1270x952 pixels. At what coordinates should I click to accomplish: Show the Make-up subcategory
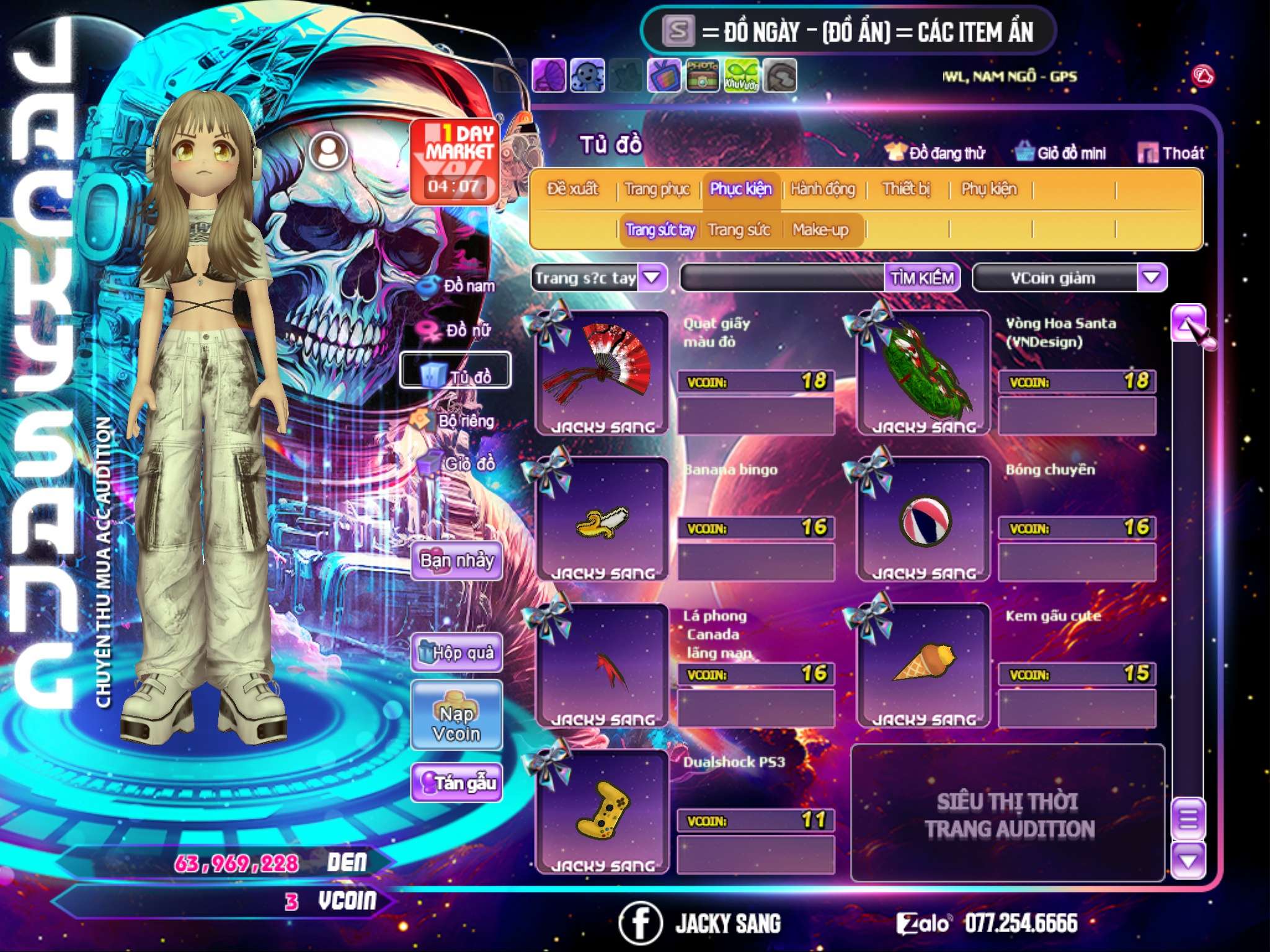820,230
